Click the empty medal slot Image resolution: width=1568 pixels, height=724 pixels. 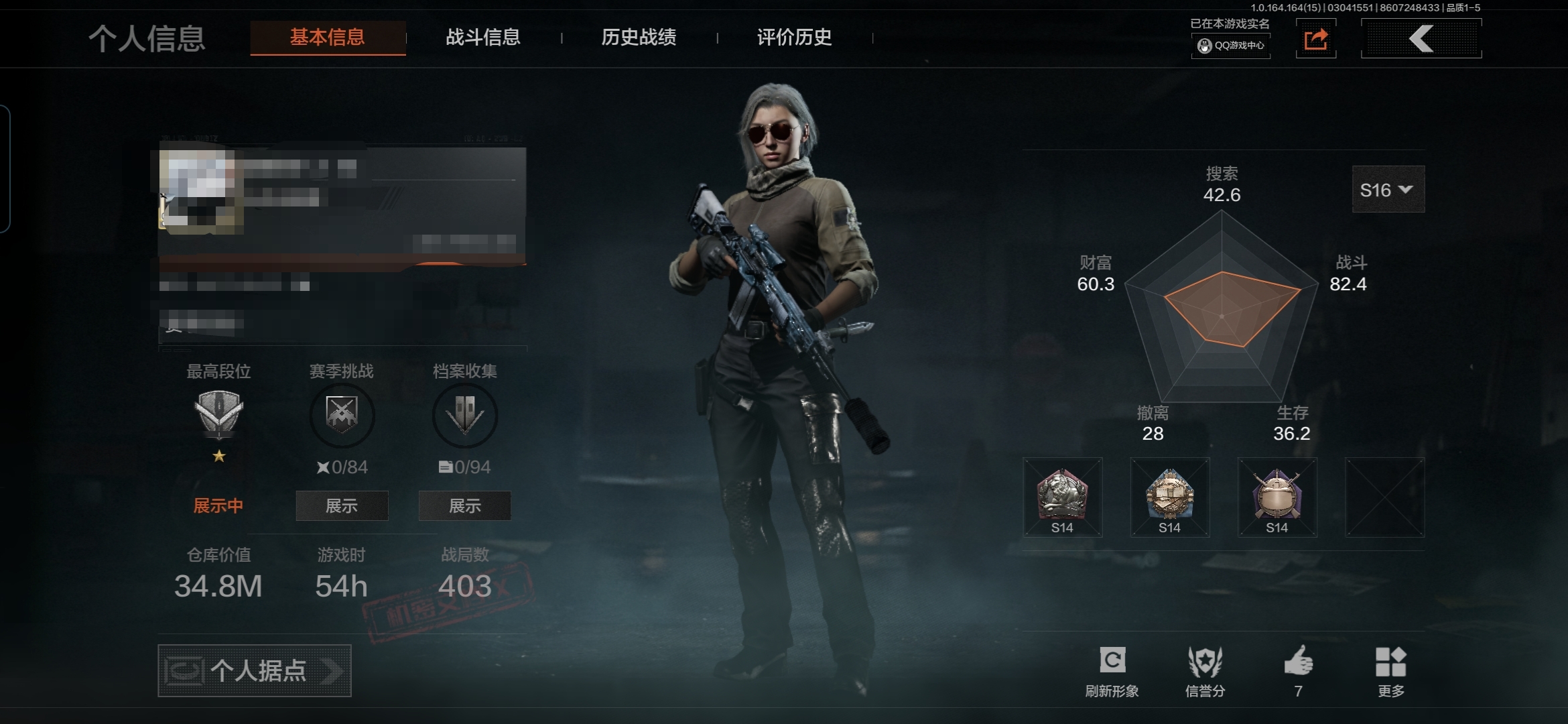tap(1385, 497)
